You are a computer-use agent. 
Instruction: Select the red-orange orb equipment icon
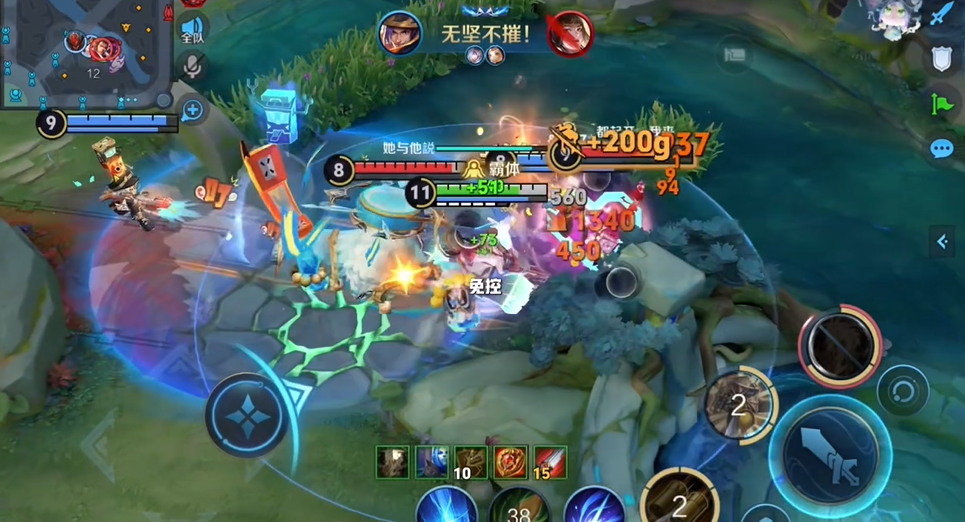pos(510,462)
